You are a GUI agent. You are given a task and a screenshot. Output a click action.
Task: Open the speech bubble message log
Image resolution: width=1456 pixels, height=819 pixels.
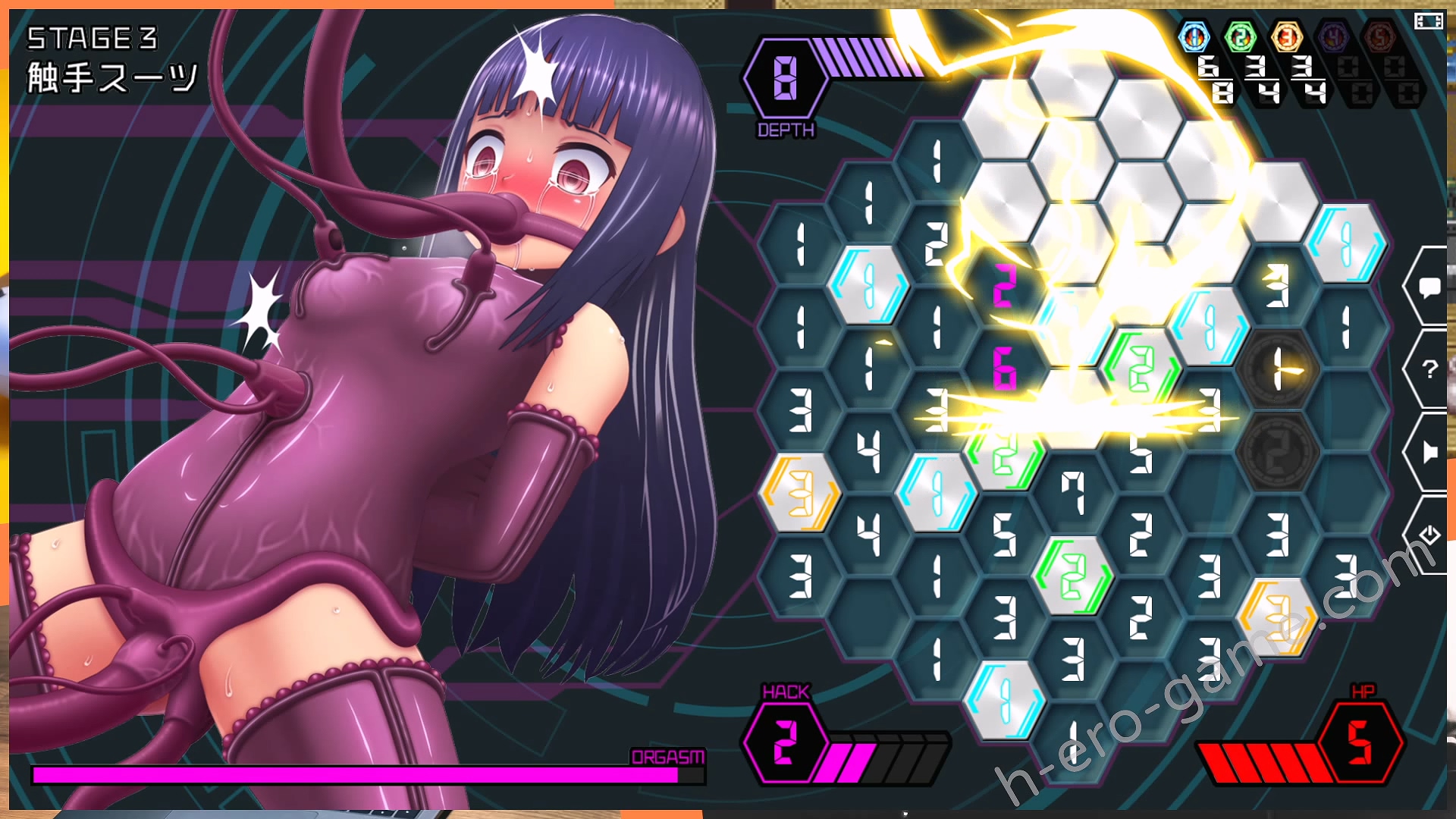pos(1429,287)
